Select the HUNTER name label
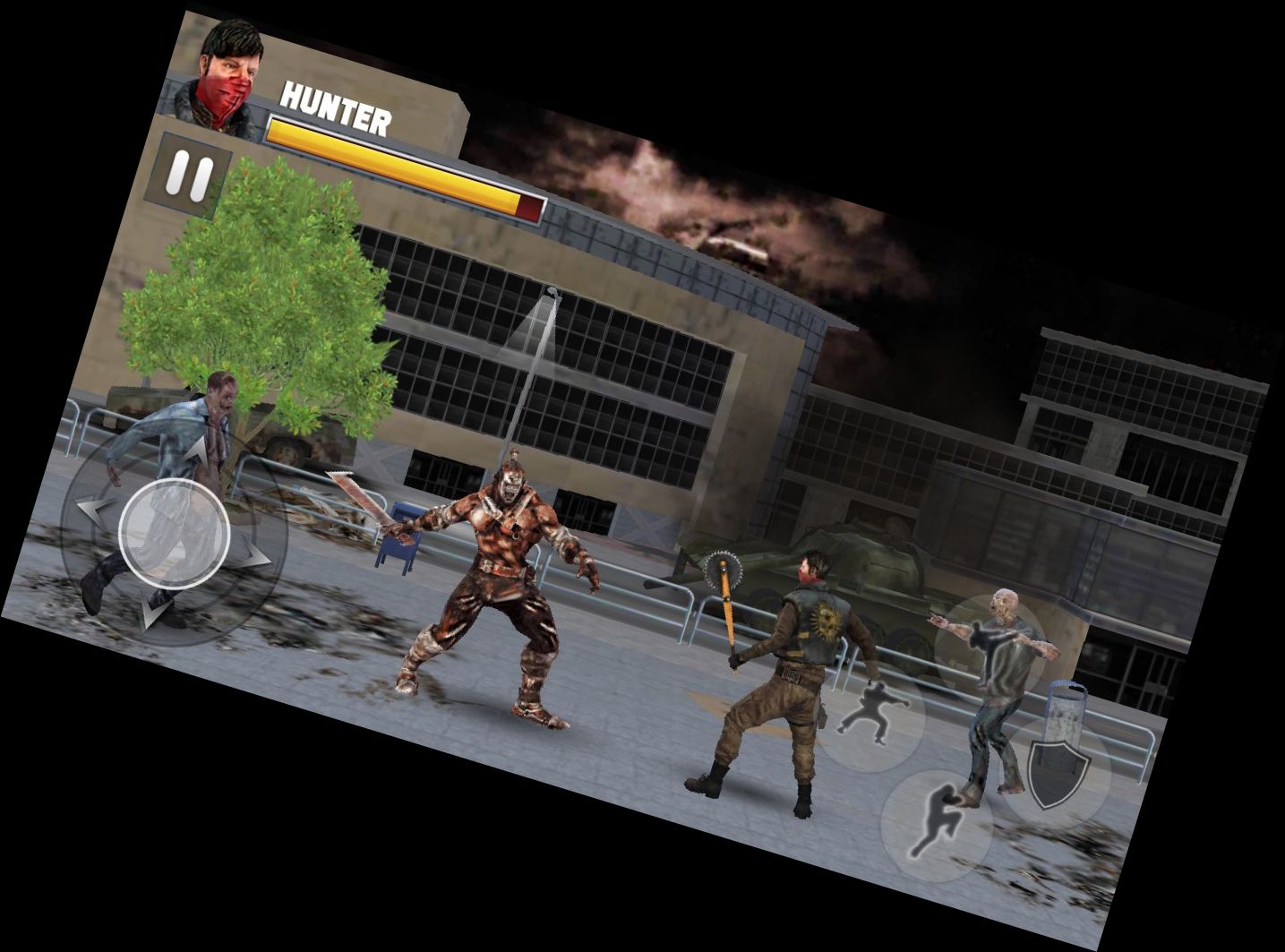 (x=336, y=105)
